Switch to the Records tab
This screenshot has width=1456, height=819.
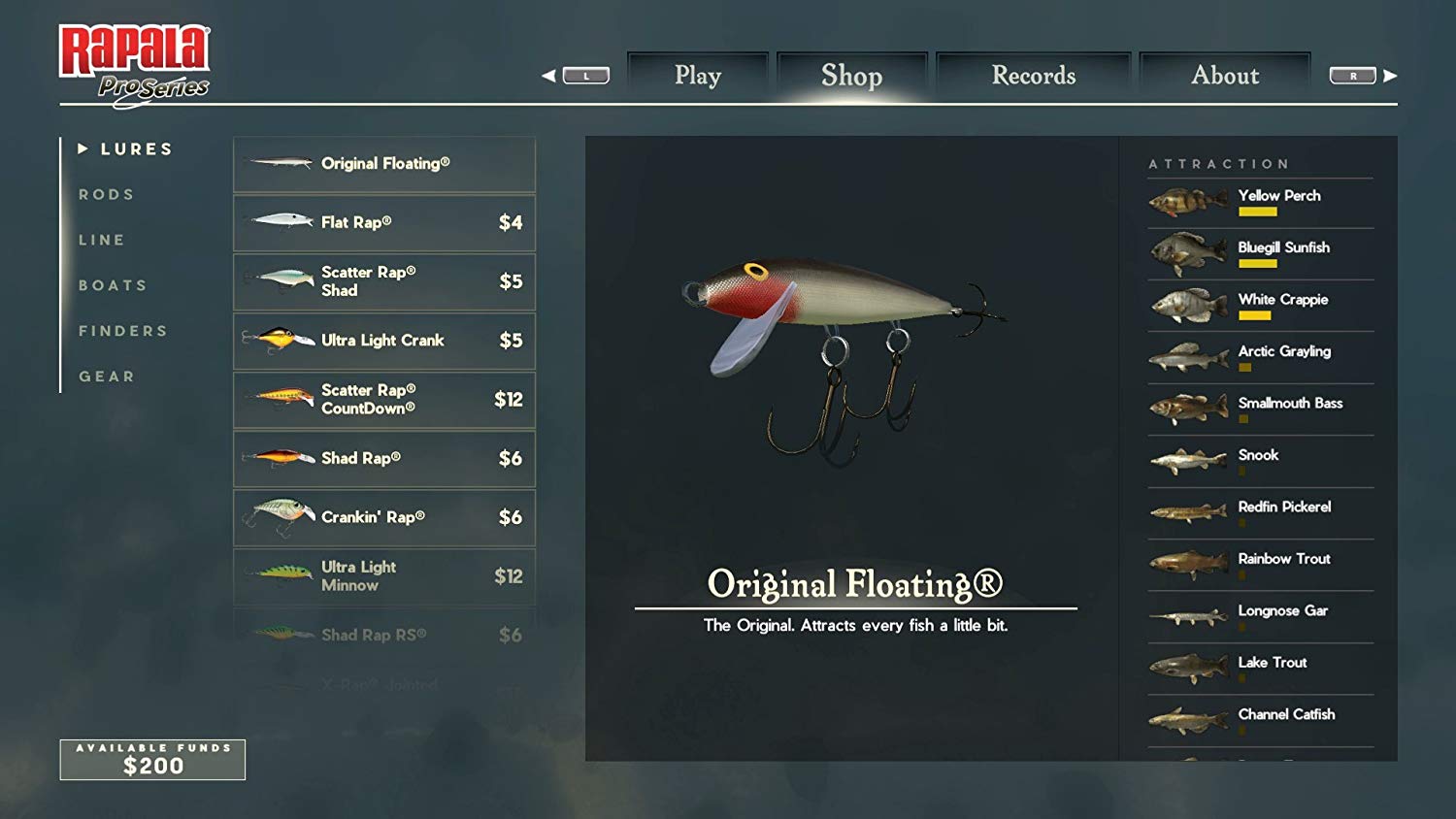1031,75
